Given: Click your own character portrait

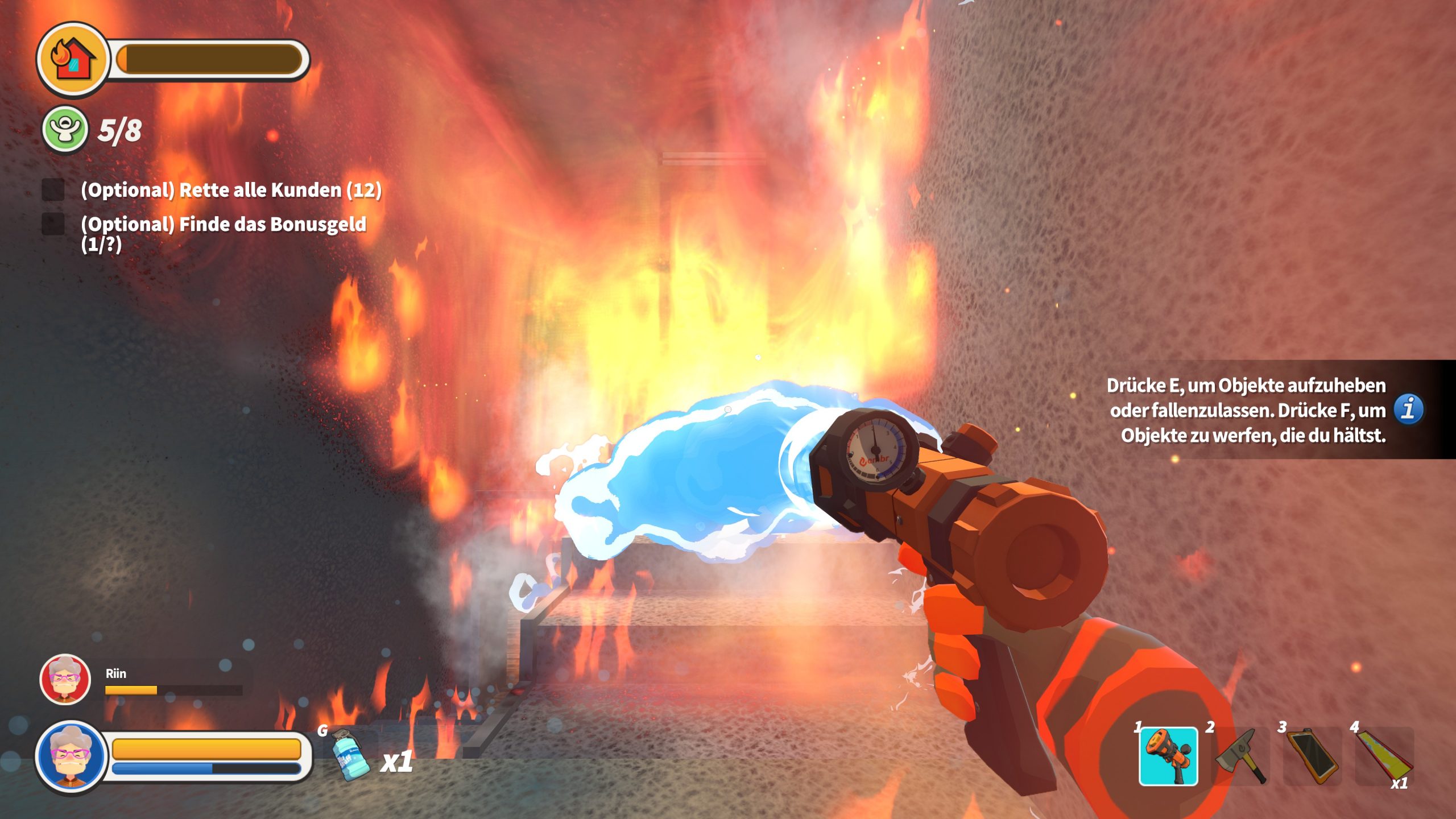Looking at the screenshot, I should [x=71, y=756].
